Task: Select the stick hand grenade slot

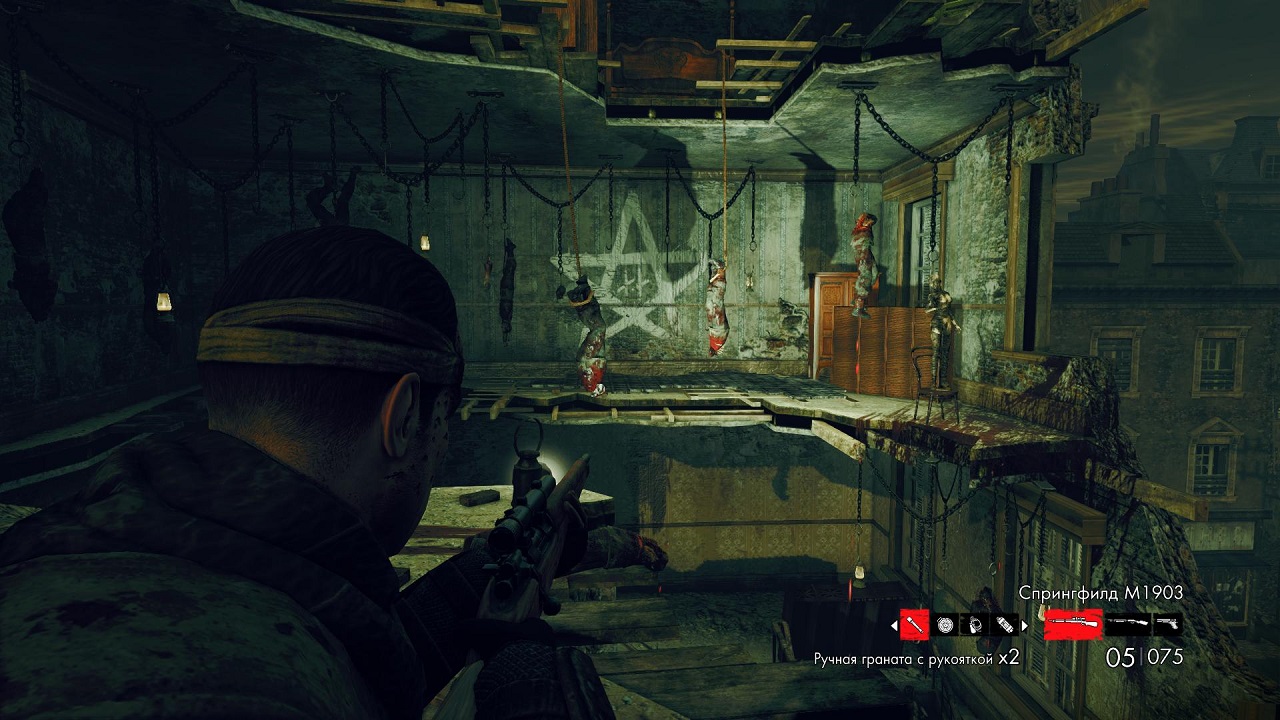Action: coord(914,625)
